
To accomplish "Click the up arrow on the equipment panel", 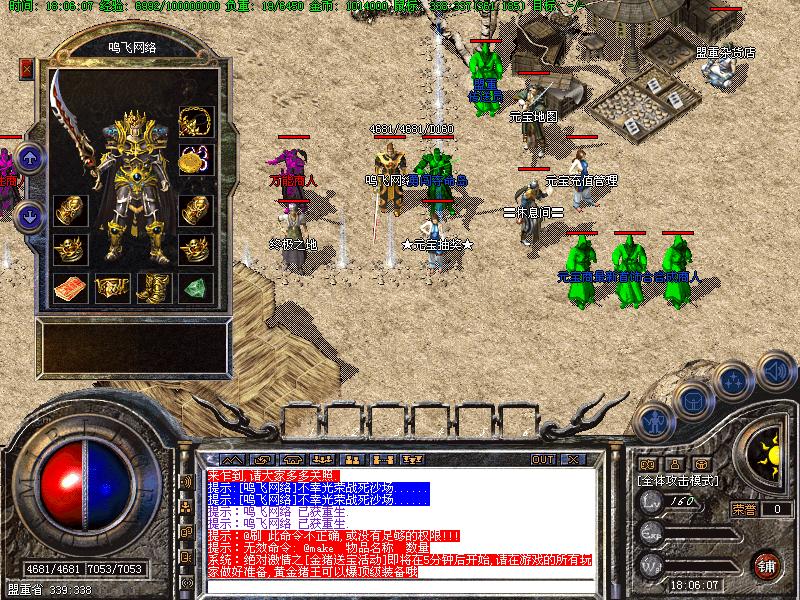I will point(30,157).
